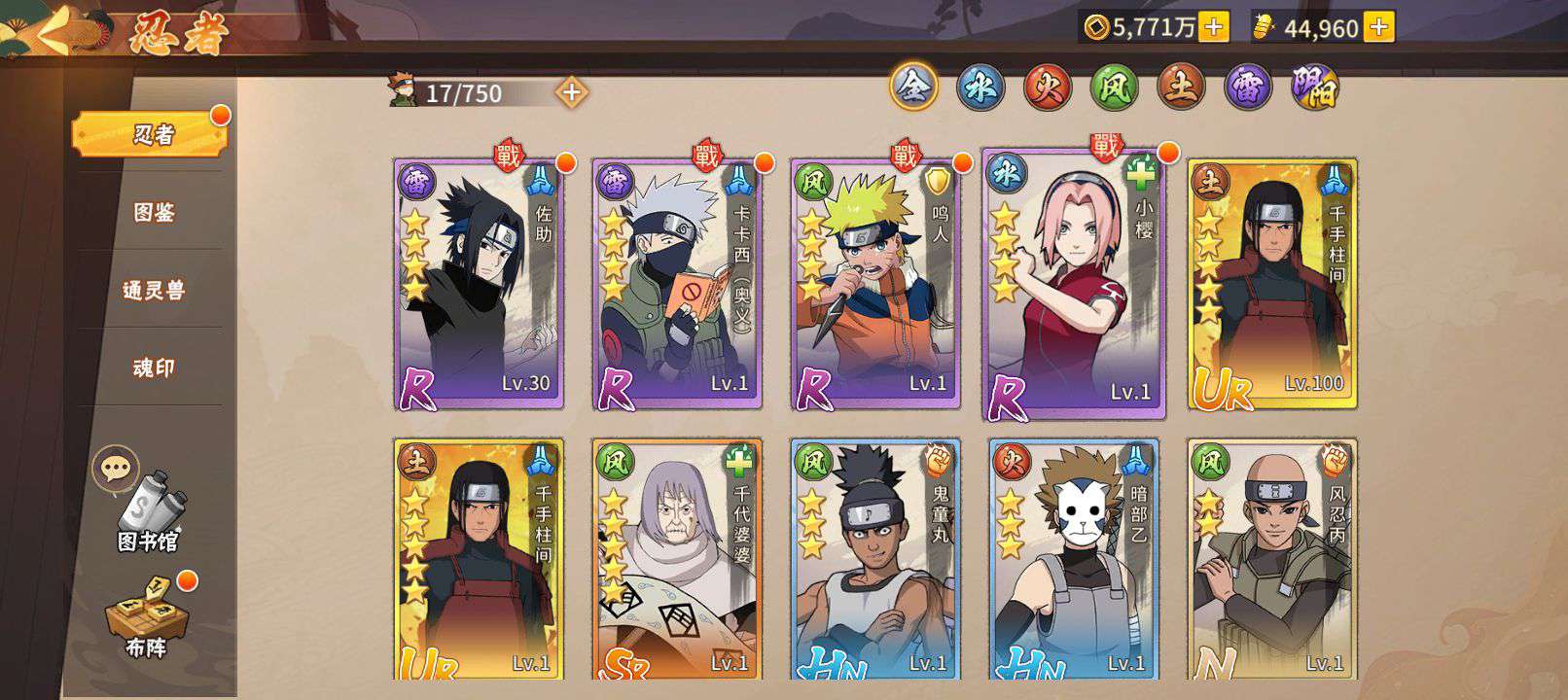Open the 魂印 menu entry
Screen dimensions: 1568x700
pos(153,367)
